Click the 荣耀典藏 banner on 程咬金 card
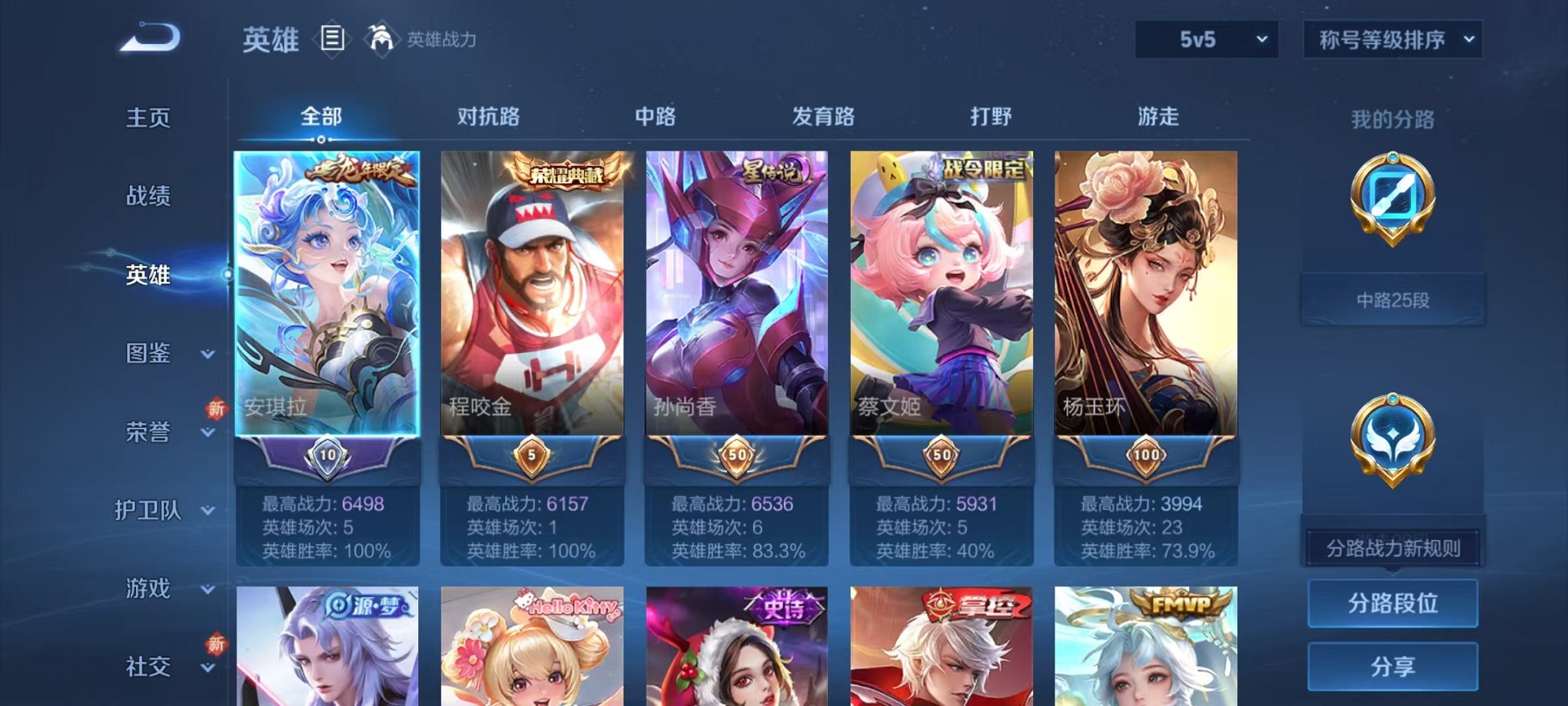This screenshot has width=1568, height=706. [566, 172]
